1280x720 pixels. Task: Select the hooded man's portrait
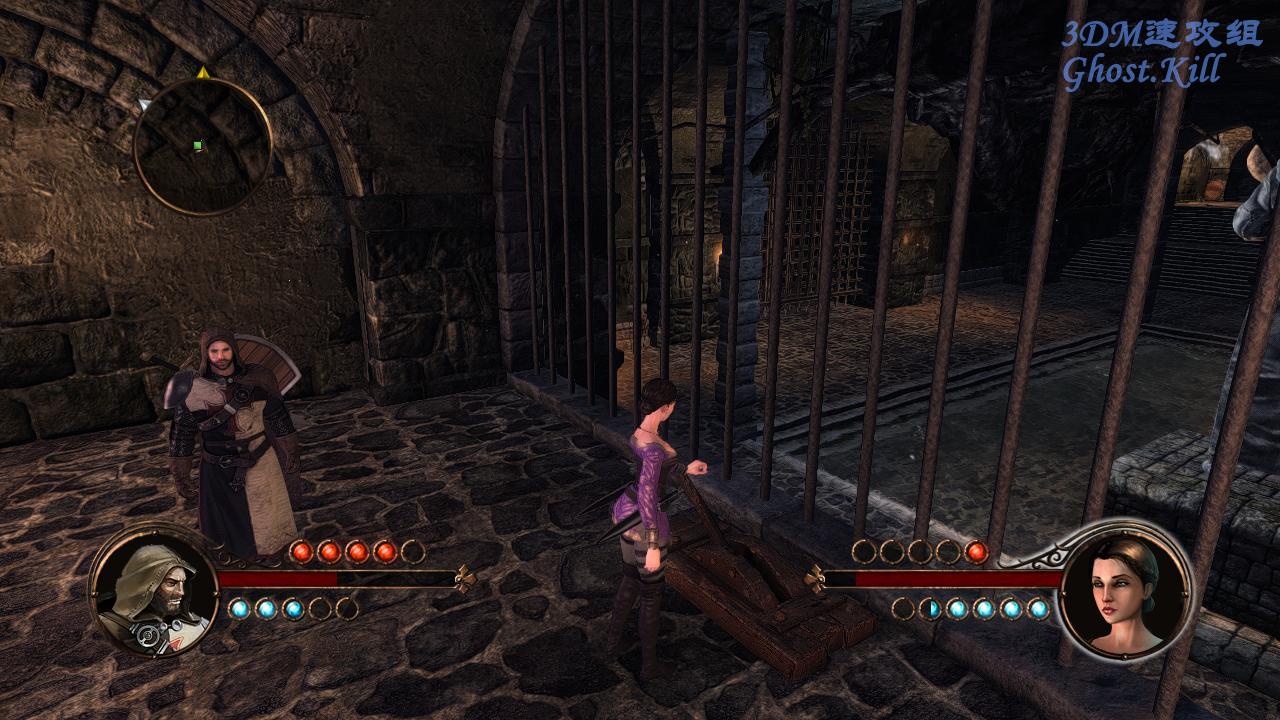[x=154, y=591]
